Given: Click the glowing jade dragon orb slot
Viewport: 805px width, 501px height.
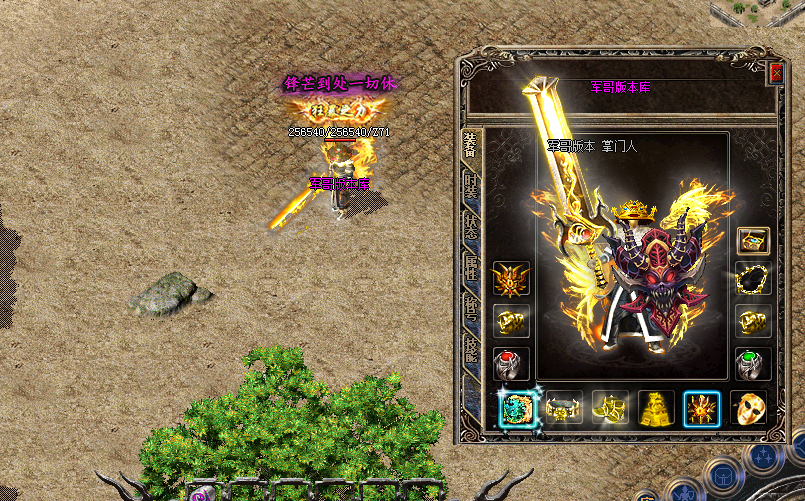Looking at the screenshot, I should pyautogui.click(x=518, y=408).
